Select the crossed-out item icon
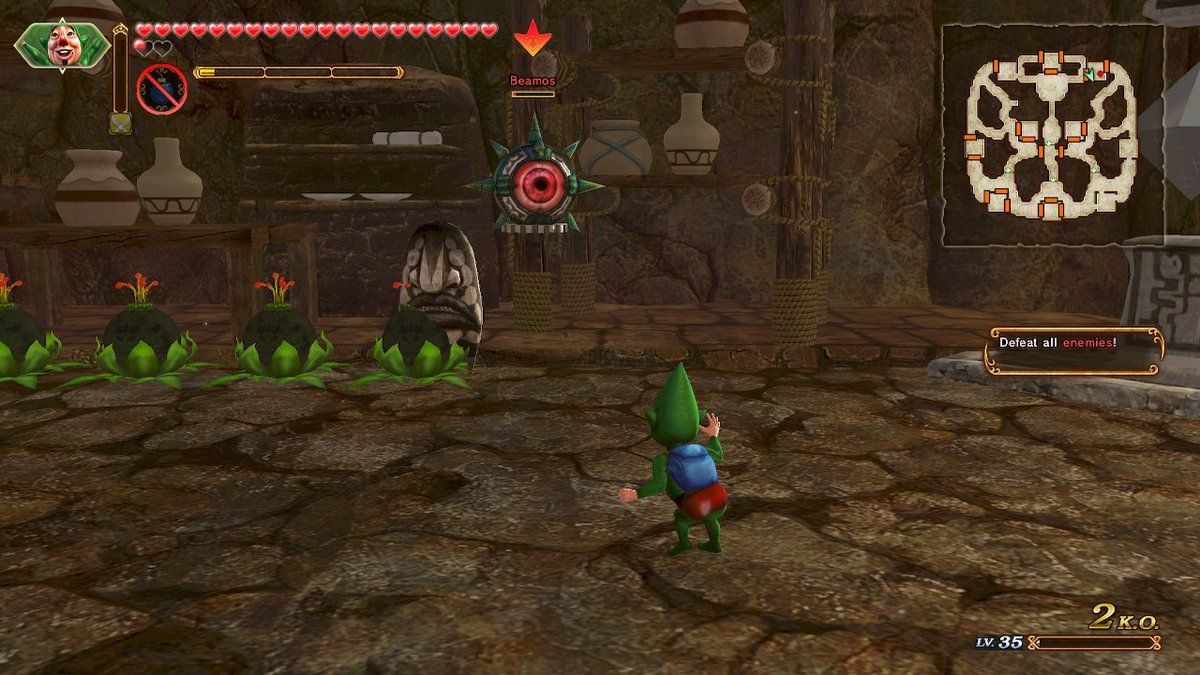Image resolution: width=1200 pixels, height=675 pixels. coord(162,88)
